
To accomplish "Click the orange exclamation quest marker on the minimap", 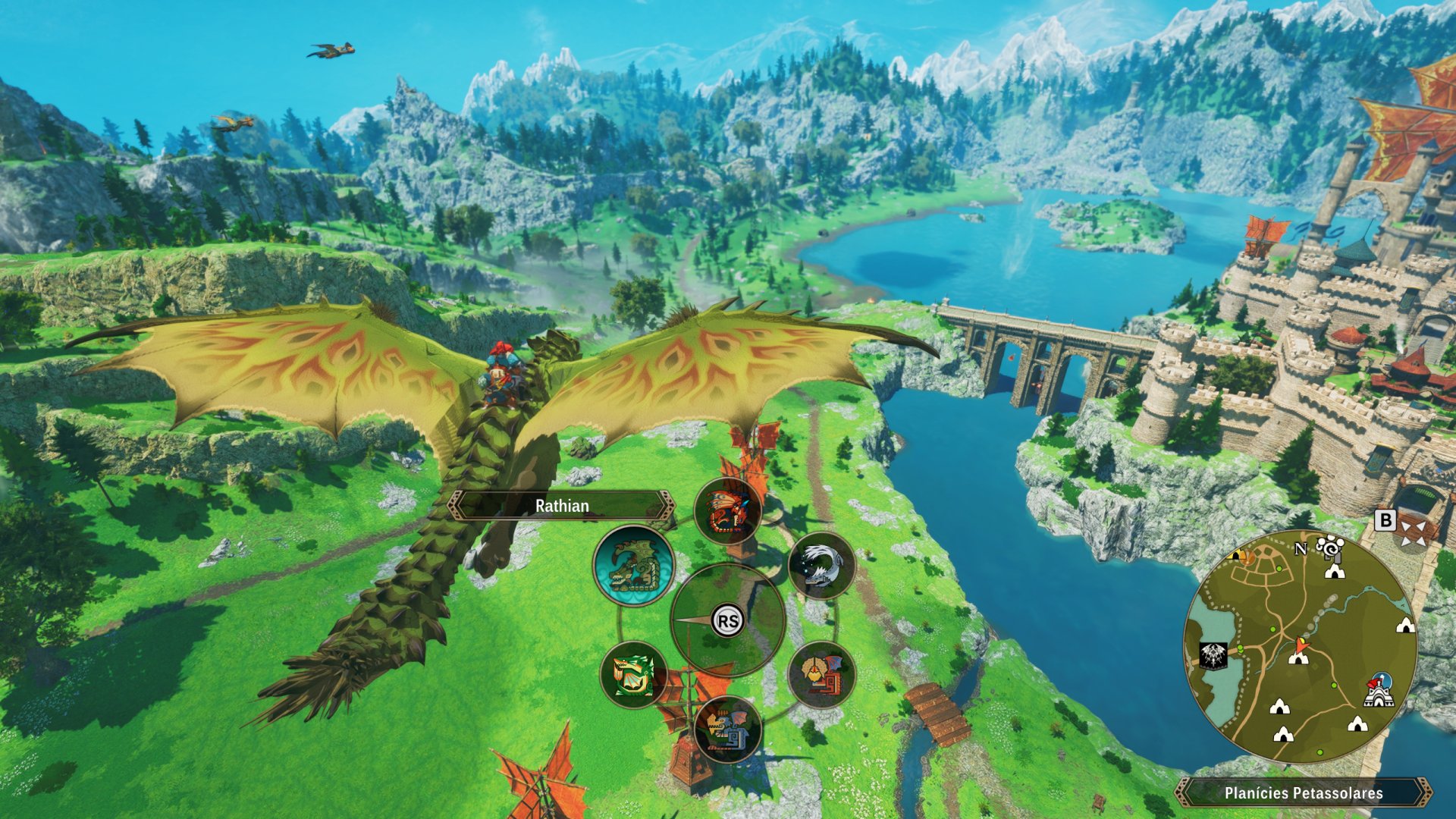I will [1247, 557].
